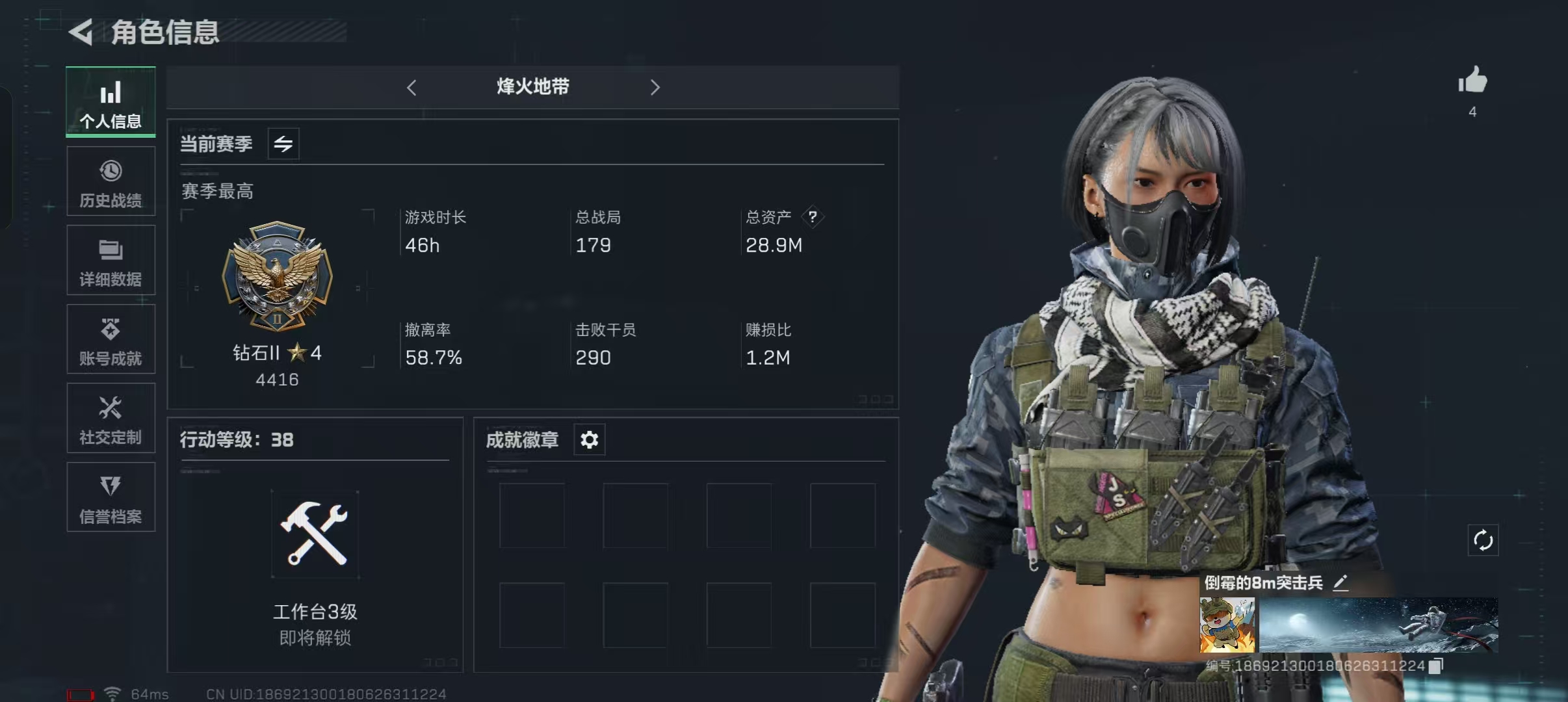The width and height of the screenshot is (1568, 702).
Task: Open the 账号成就 account achievements panel
Action: [111, 339]
